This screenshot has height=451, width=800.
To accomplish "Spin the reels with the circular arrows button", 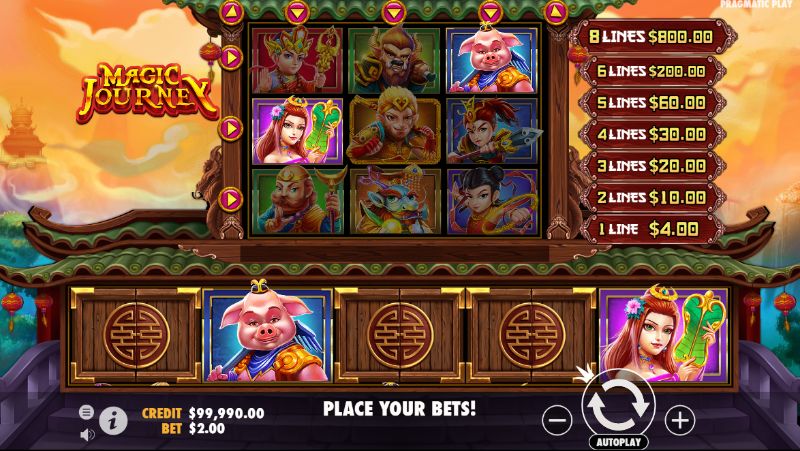I will coord(618,405).
